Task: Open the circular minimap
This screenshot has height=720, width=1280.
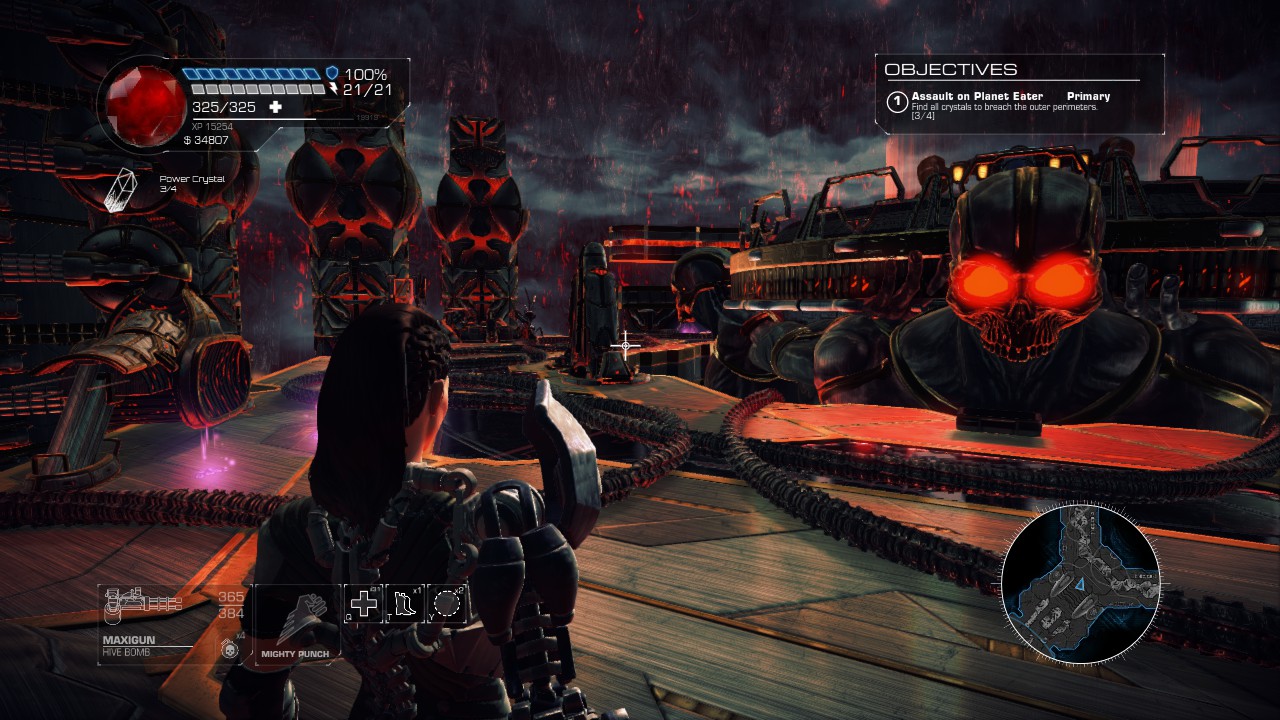Action: pyautogui.click(x=1080, y=584)
